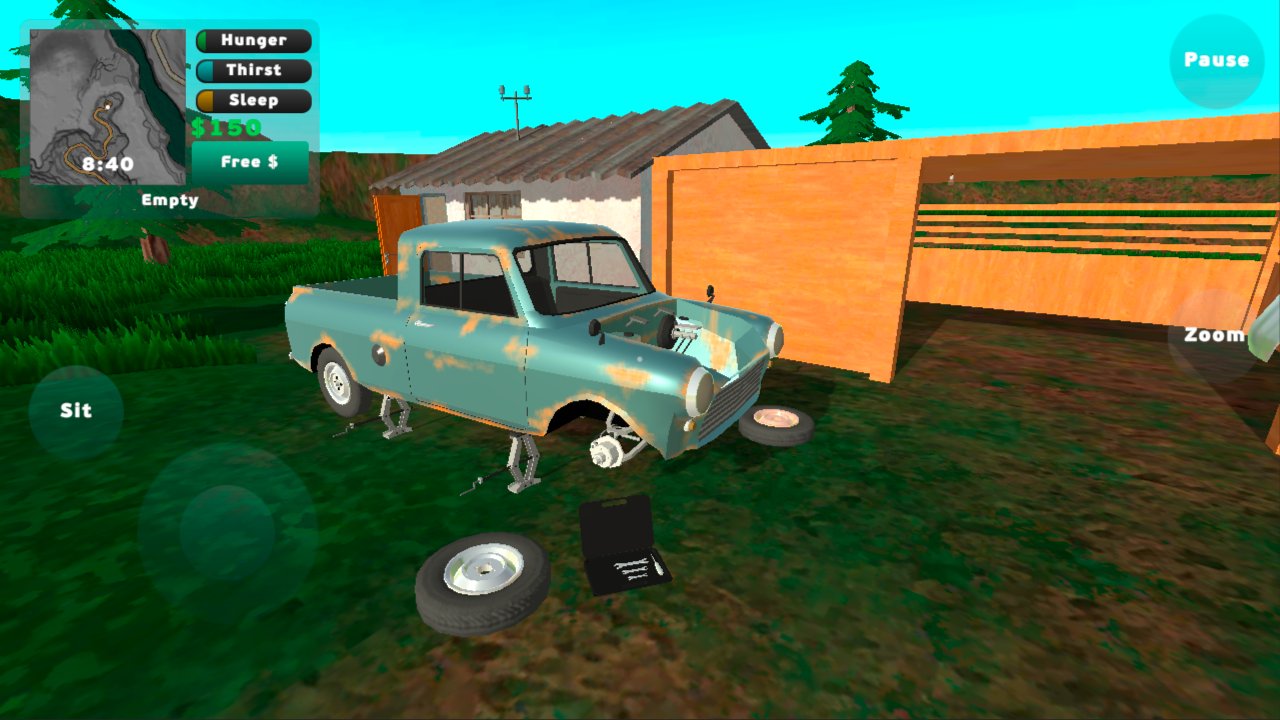This screenshot has width=1280, height=720.
Task: Pause the game
Action: point(1216,61)
